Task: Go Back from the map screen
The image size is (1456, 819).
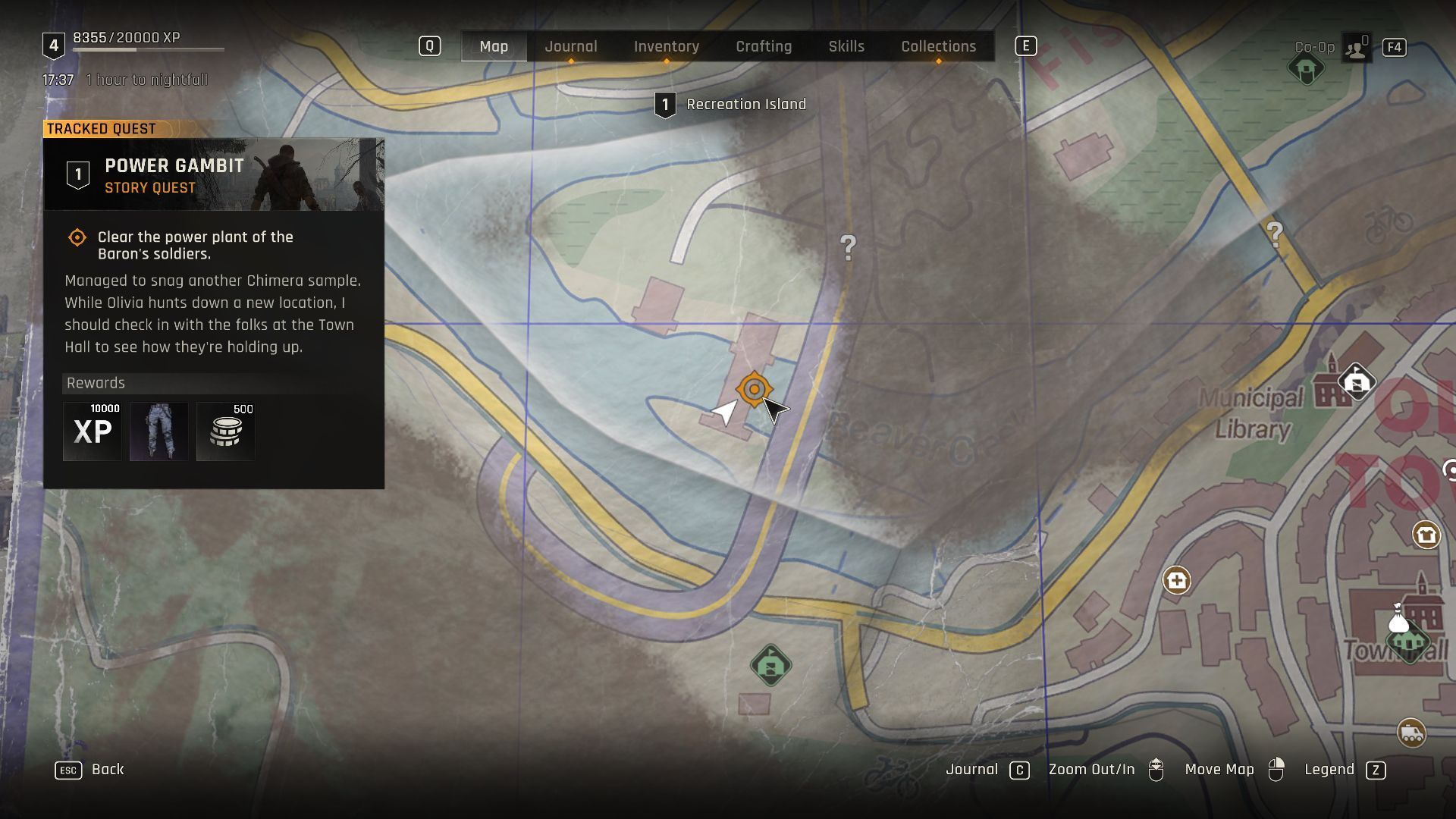Action: point(89,770)
